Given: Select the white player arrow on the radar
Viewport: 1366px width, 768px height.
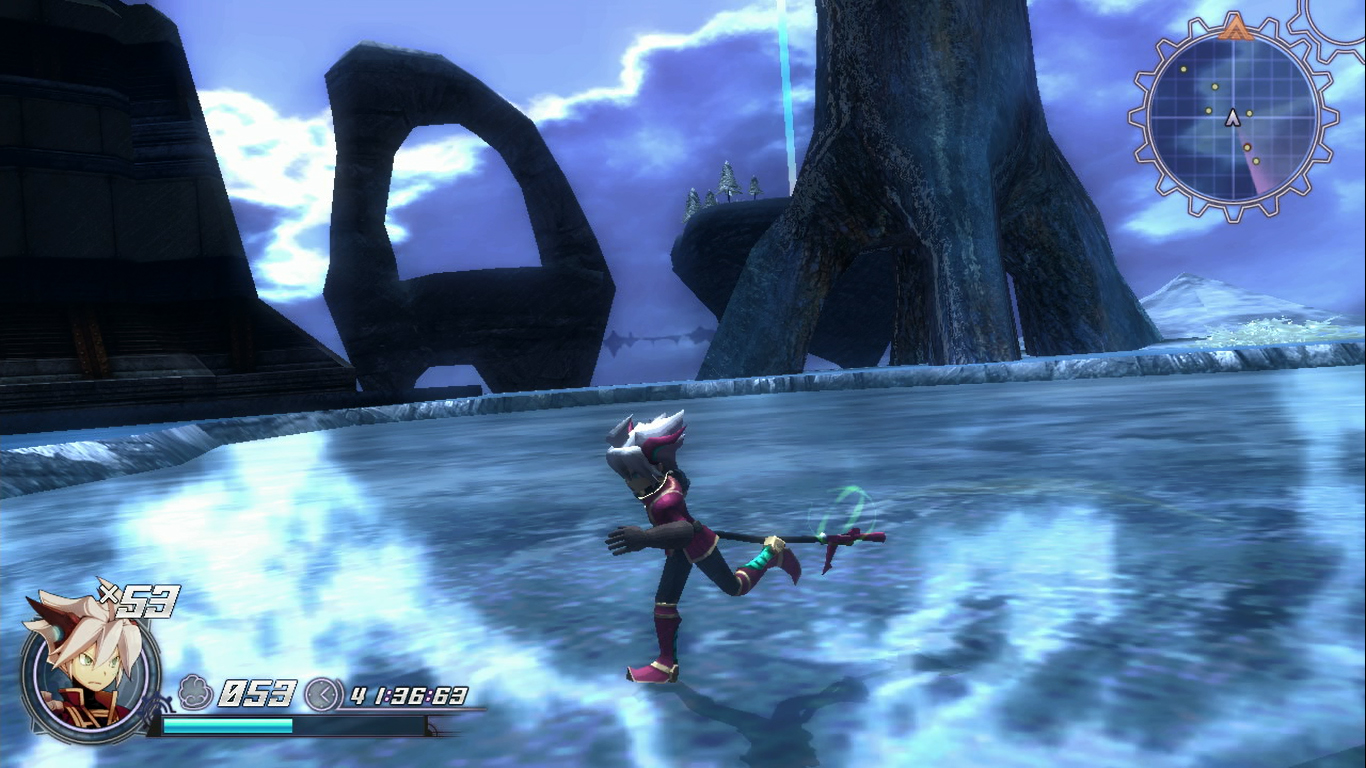Looking at the screenshot, I should [x=1232, y=117].
